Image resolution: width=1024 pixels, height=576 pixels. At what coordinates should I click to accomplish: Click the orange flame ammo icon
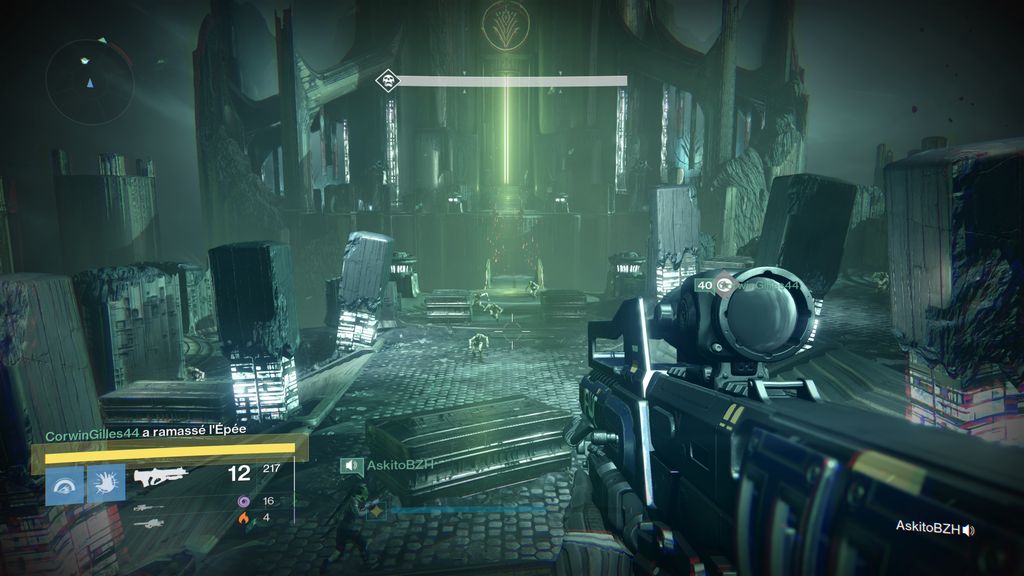[x=242, y=518]
